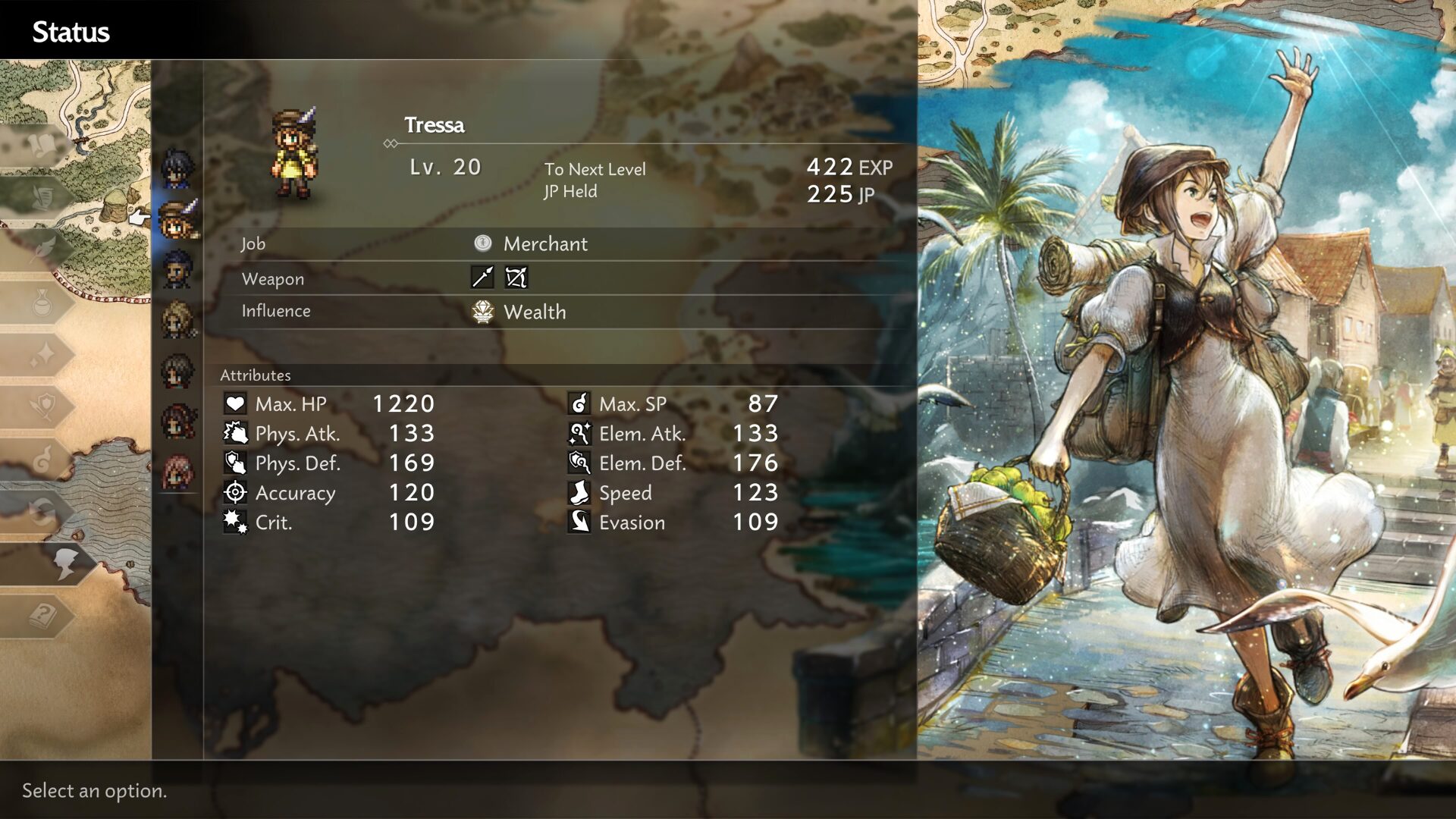Open the single feather quill menu entry
1456x819 pixels.
[x=42, y=249]
